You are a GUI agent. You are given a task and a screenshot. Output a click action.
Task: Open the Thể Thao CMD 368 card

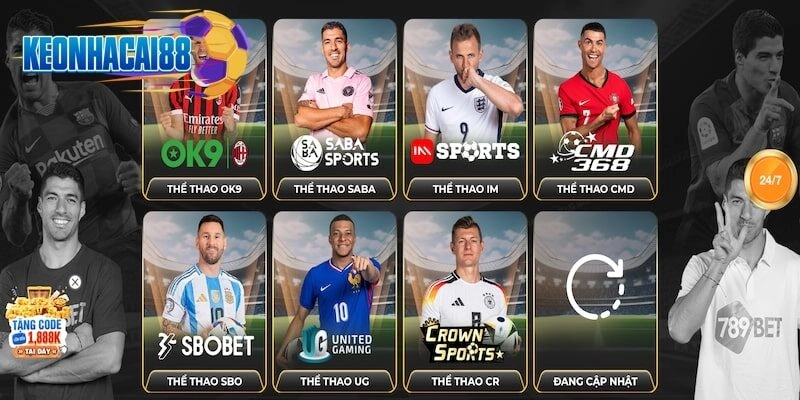coord(595,110)
